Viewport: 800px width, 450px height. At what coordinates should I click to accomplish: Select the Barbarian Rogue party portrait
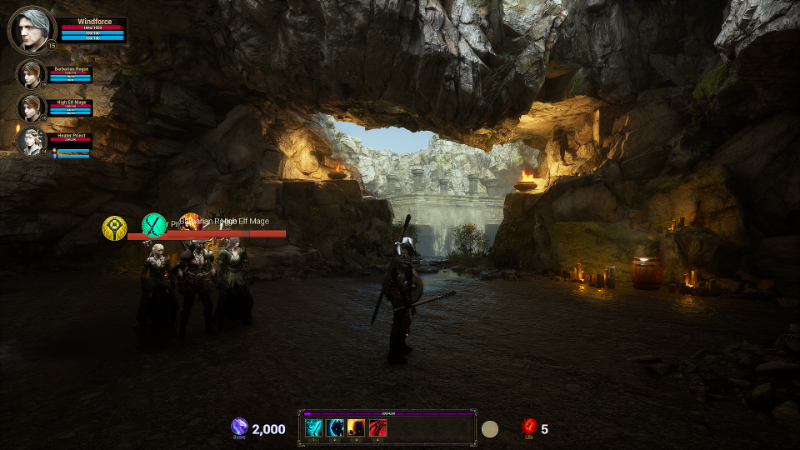click(x=31, y=74)
